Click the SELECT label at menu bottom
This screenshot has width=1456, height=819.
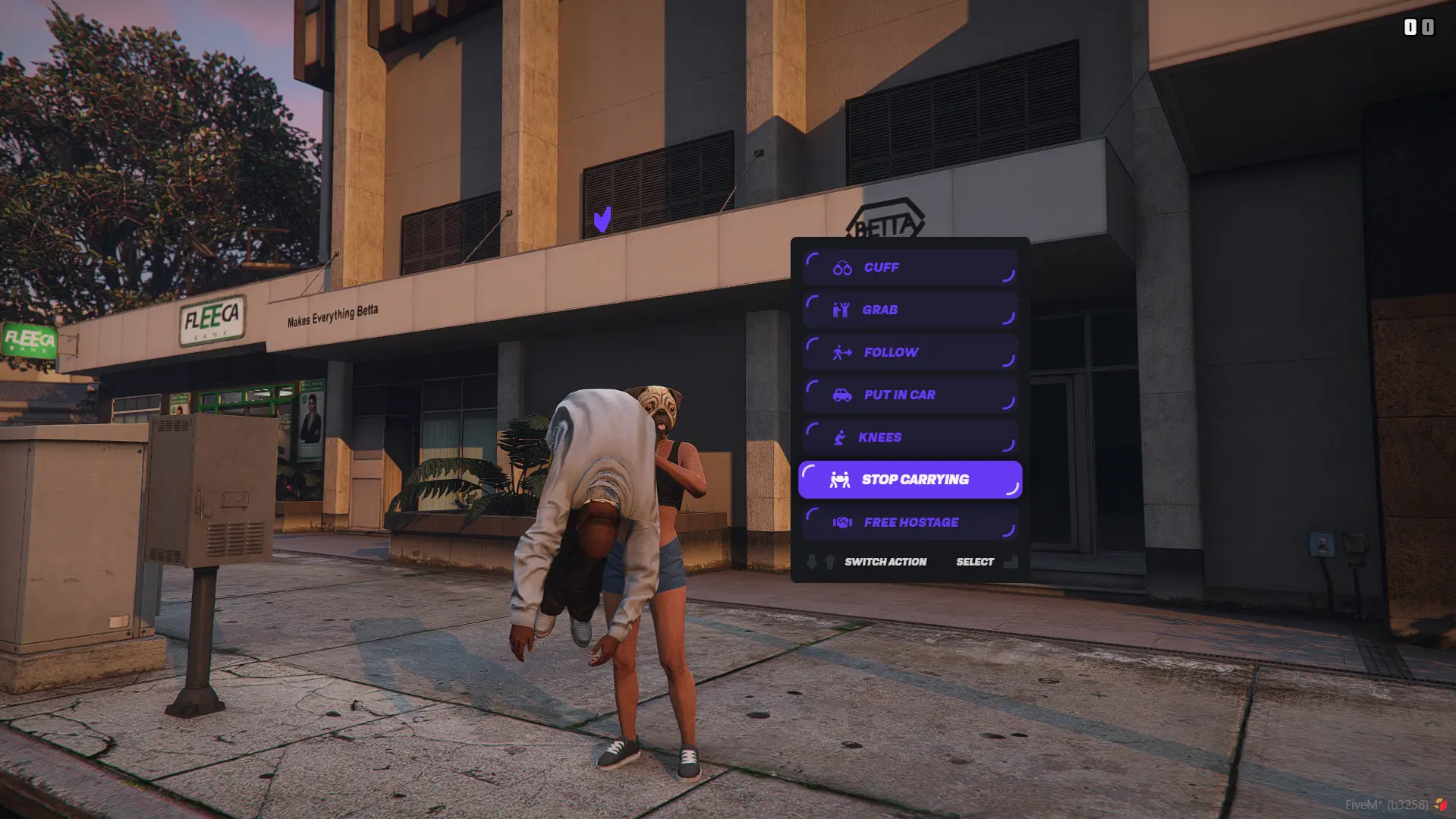[x=975, y=561]
